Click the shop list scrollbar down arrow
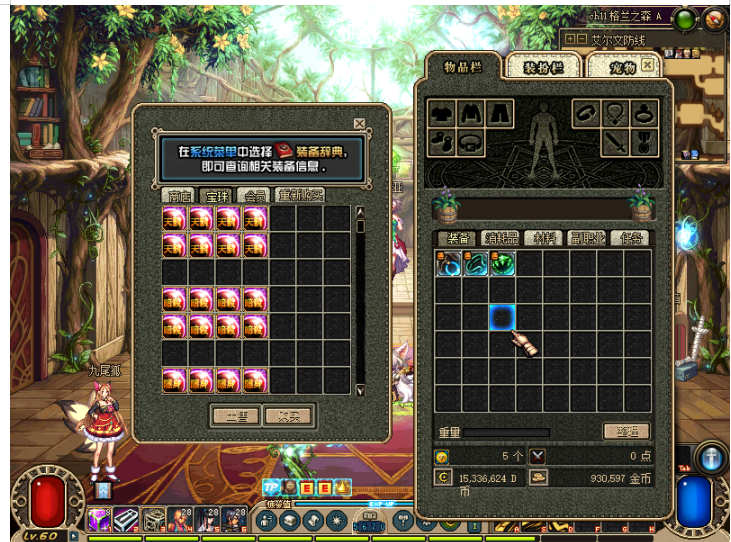 (x=360, y=388)
